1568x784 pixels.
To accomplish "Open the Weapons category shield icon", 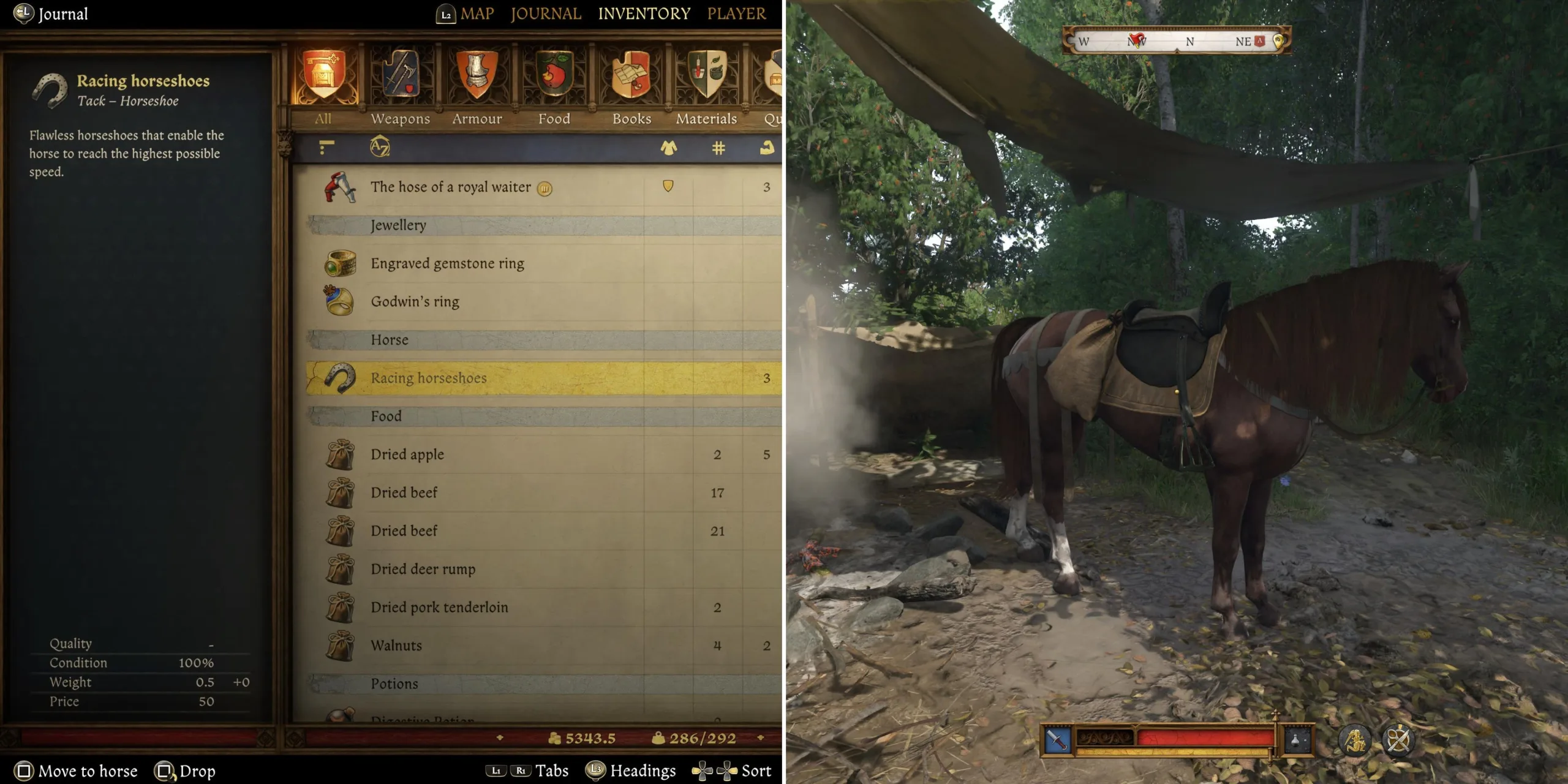I will click(x=401, y=73).
